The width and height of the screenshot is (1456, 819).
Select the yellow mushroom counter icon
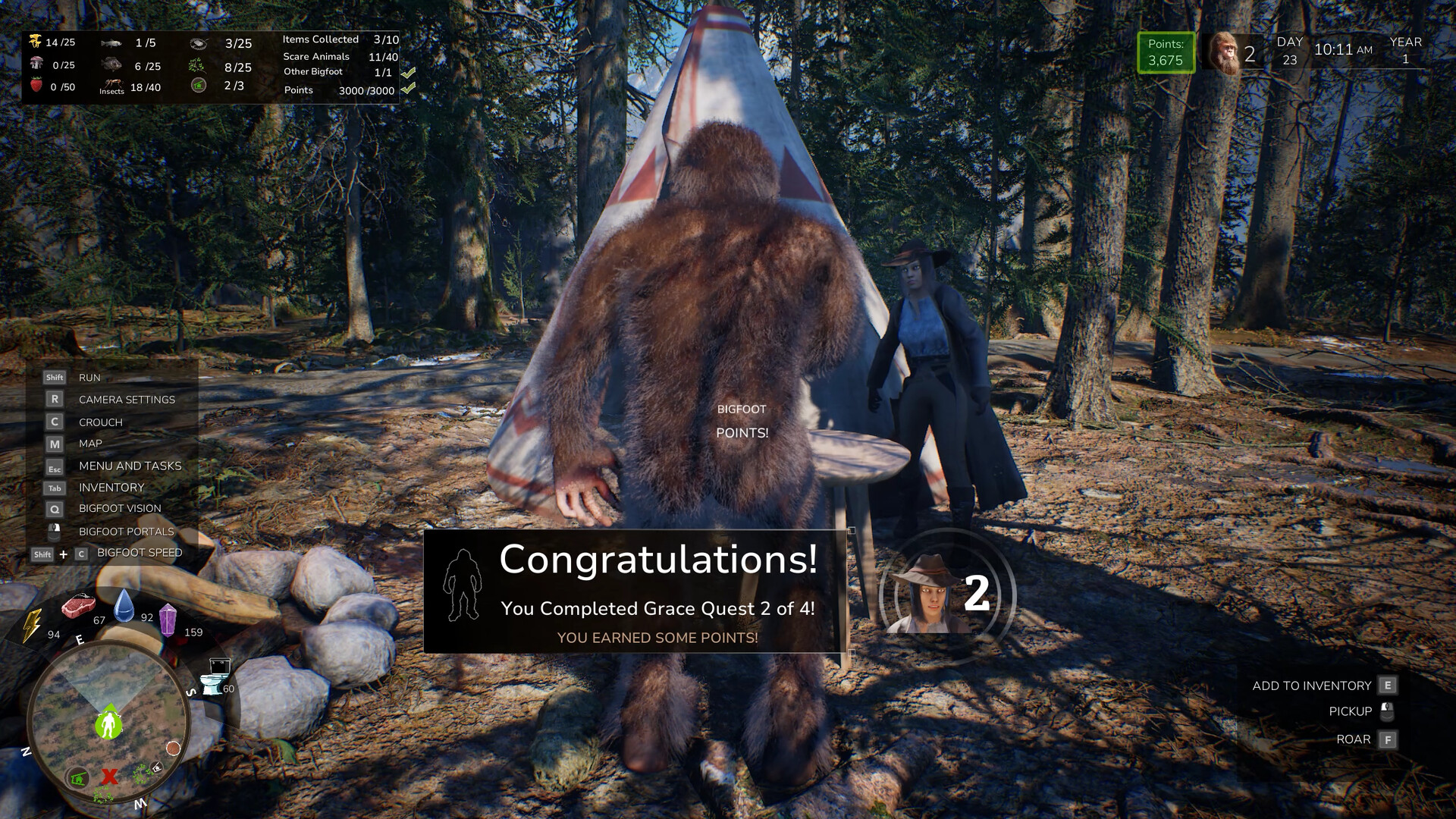33,42
